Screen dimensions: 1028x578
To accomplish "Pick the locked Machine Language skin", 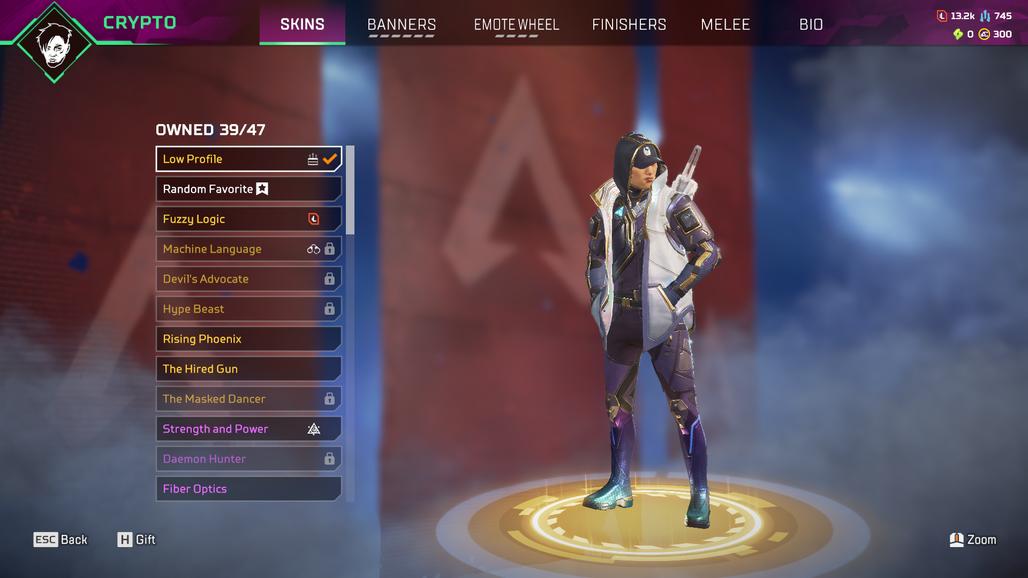I will click(x=248, y=249).
